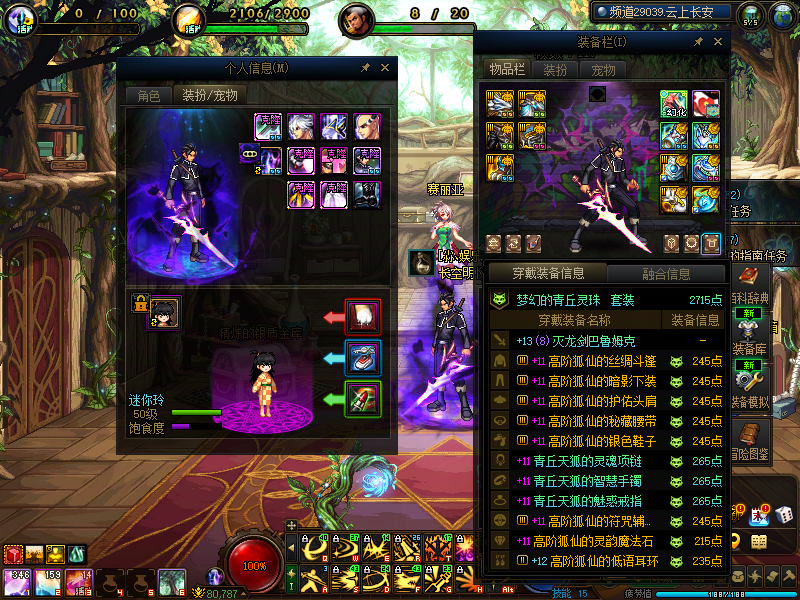Close the 个人信息 character info window
This screenshot has height=600, width=800.
(x=385, y=68)
